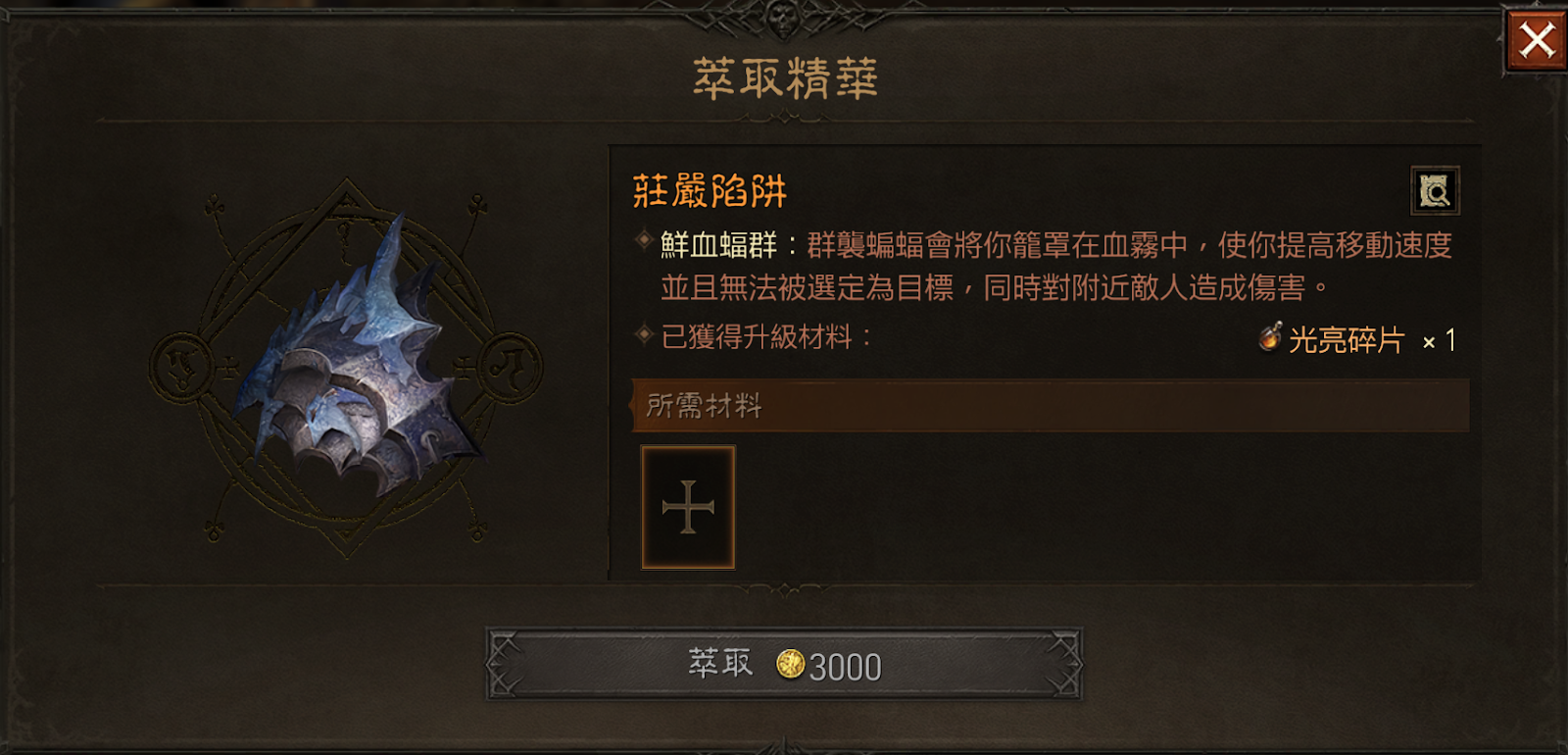1568x755 pixels.
Task: Select the 莊嚴陷阱 item name
Action: coord(708,189)
